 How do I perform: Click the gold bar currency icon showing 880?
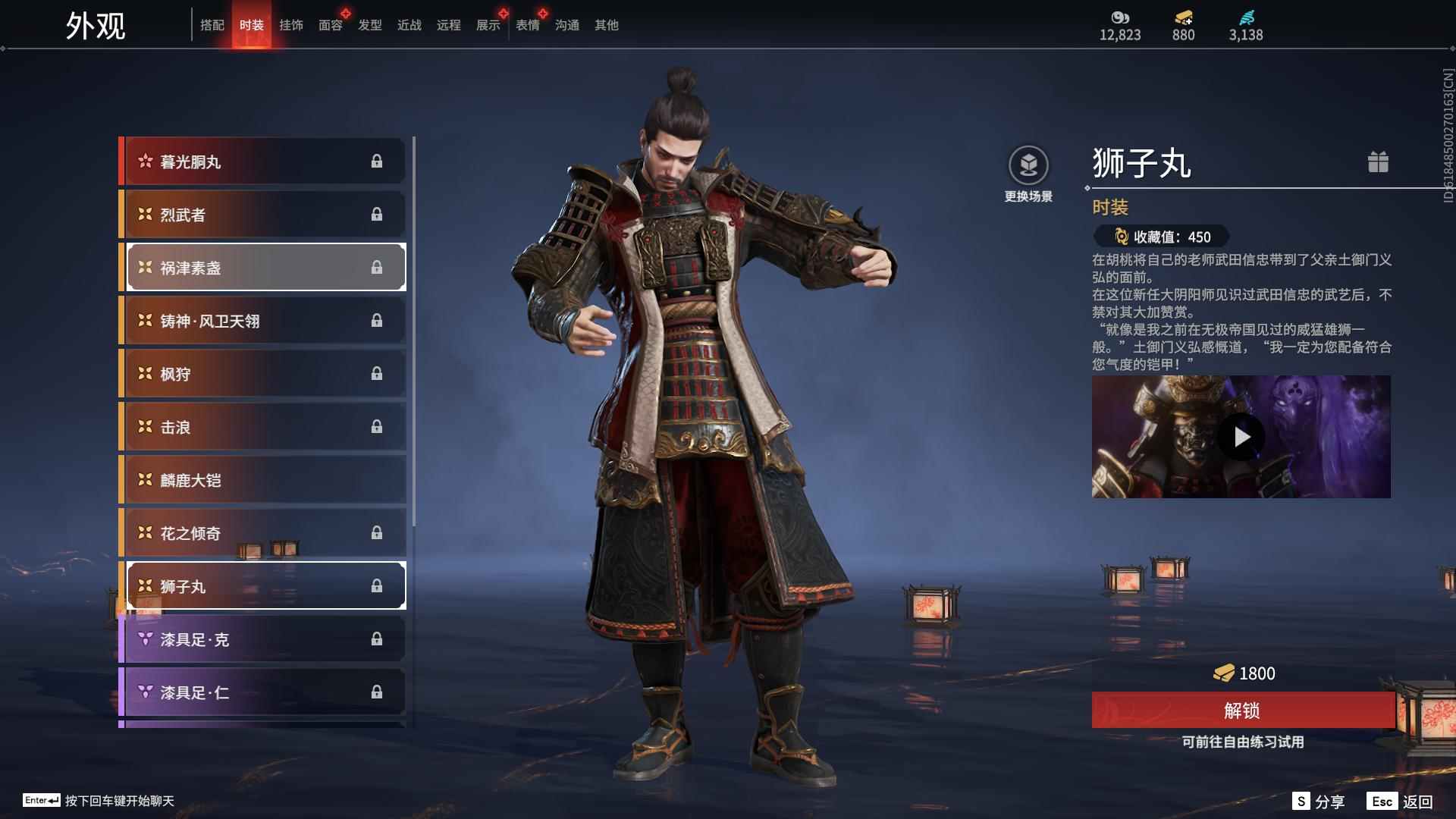1183,19
